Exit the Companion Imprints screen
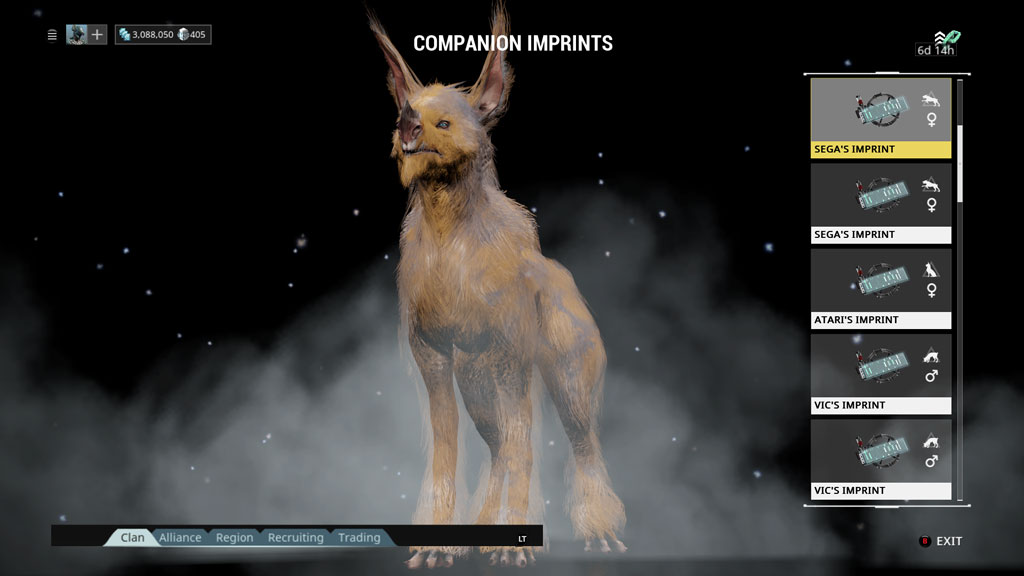 pyautogui.click(x=941, y=541)
